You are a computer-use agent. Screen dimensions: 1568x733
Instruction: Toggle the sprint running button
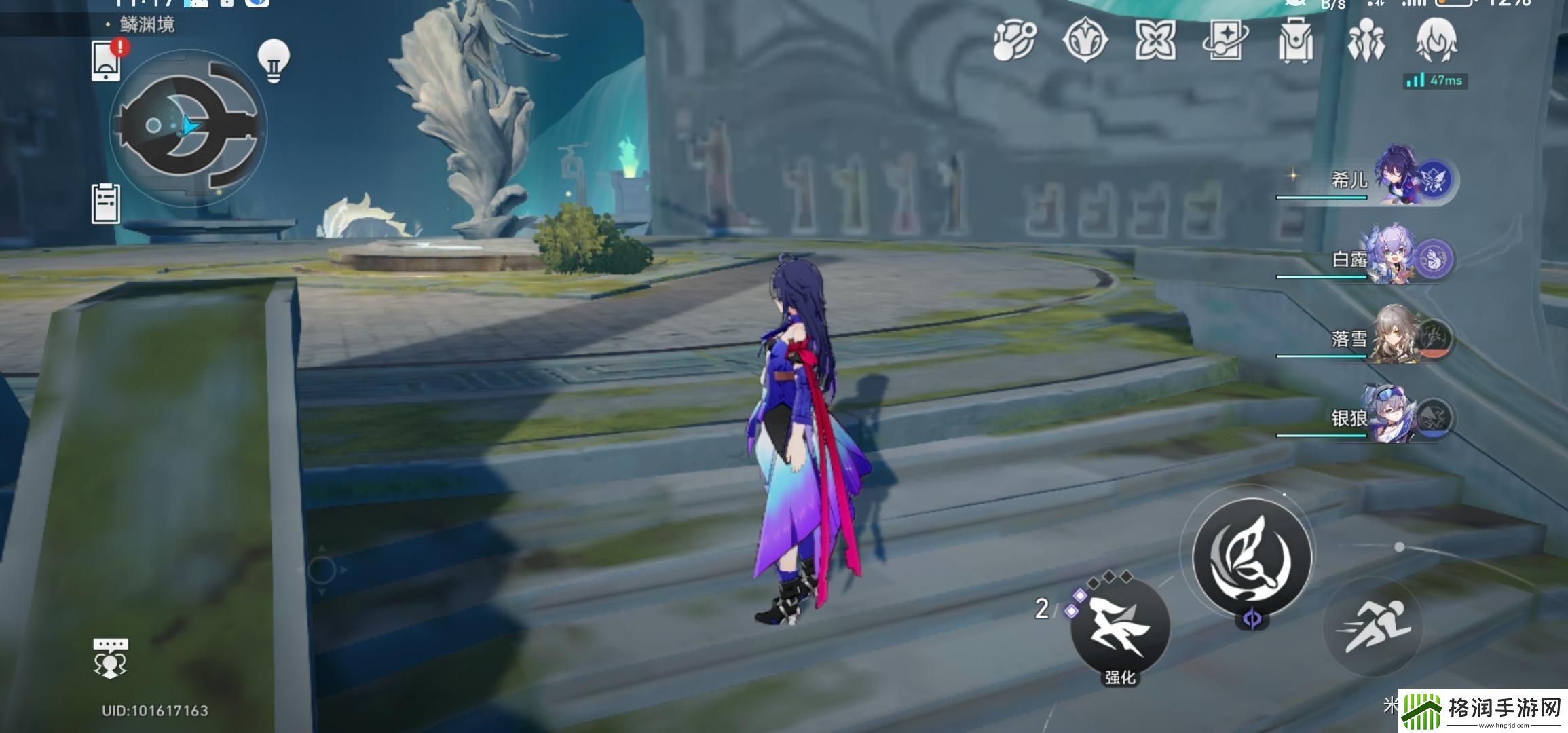(1373, 627)
